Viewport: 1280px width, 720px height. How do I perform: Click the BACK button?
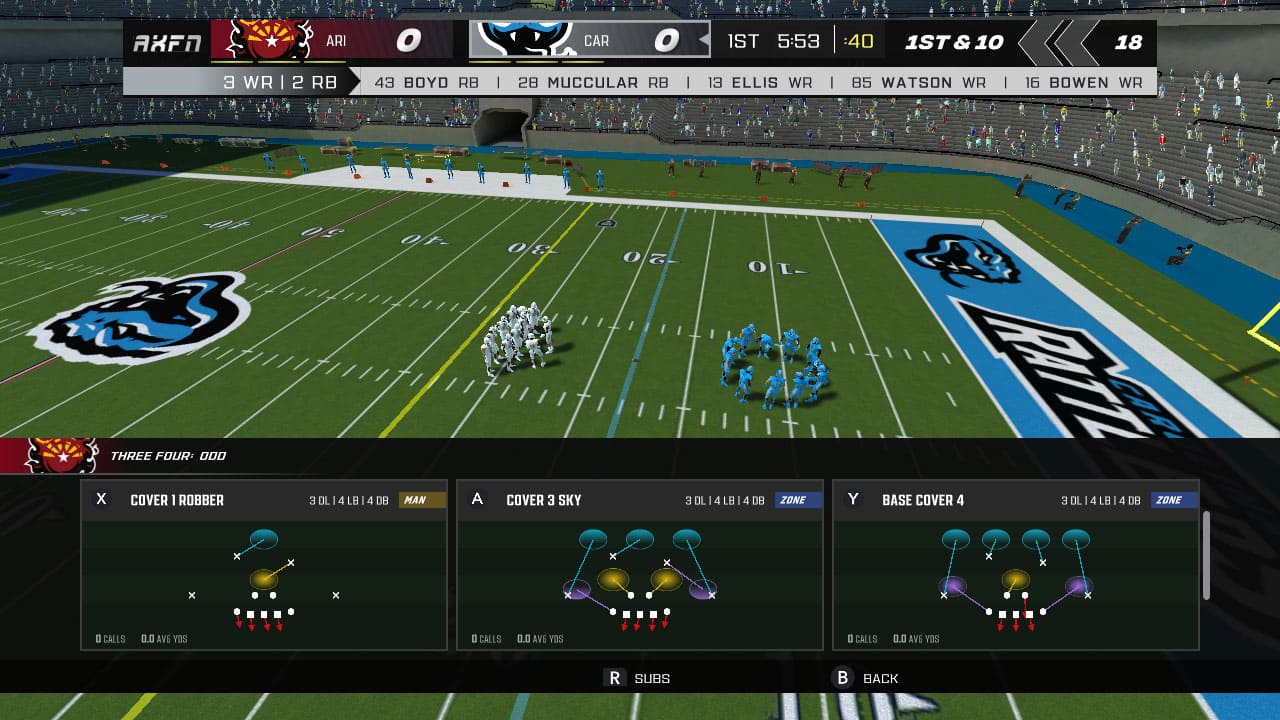tap(879, 678)
